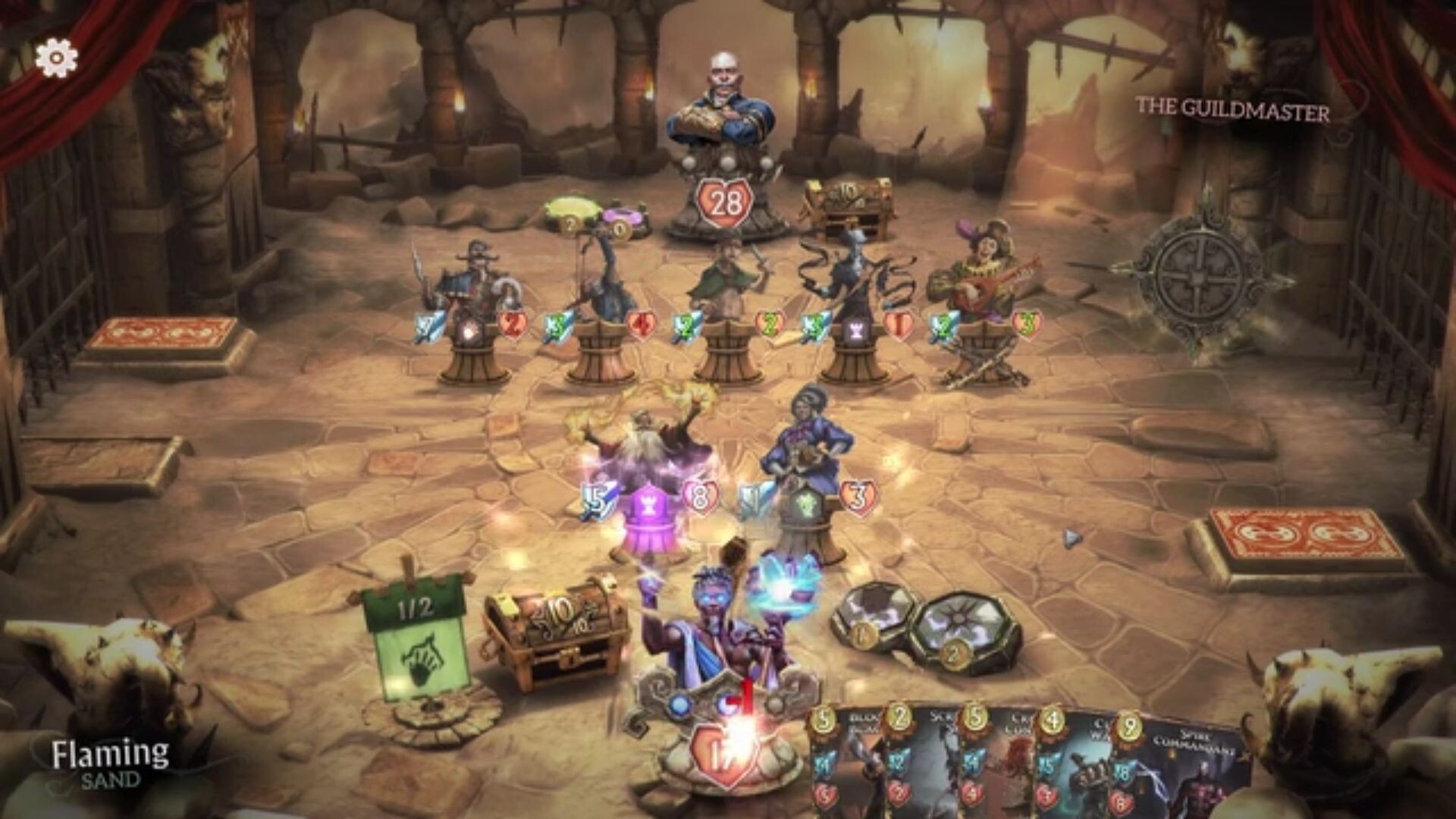
Task: Open settings with the gear icon
Action: 57,57
